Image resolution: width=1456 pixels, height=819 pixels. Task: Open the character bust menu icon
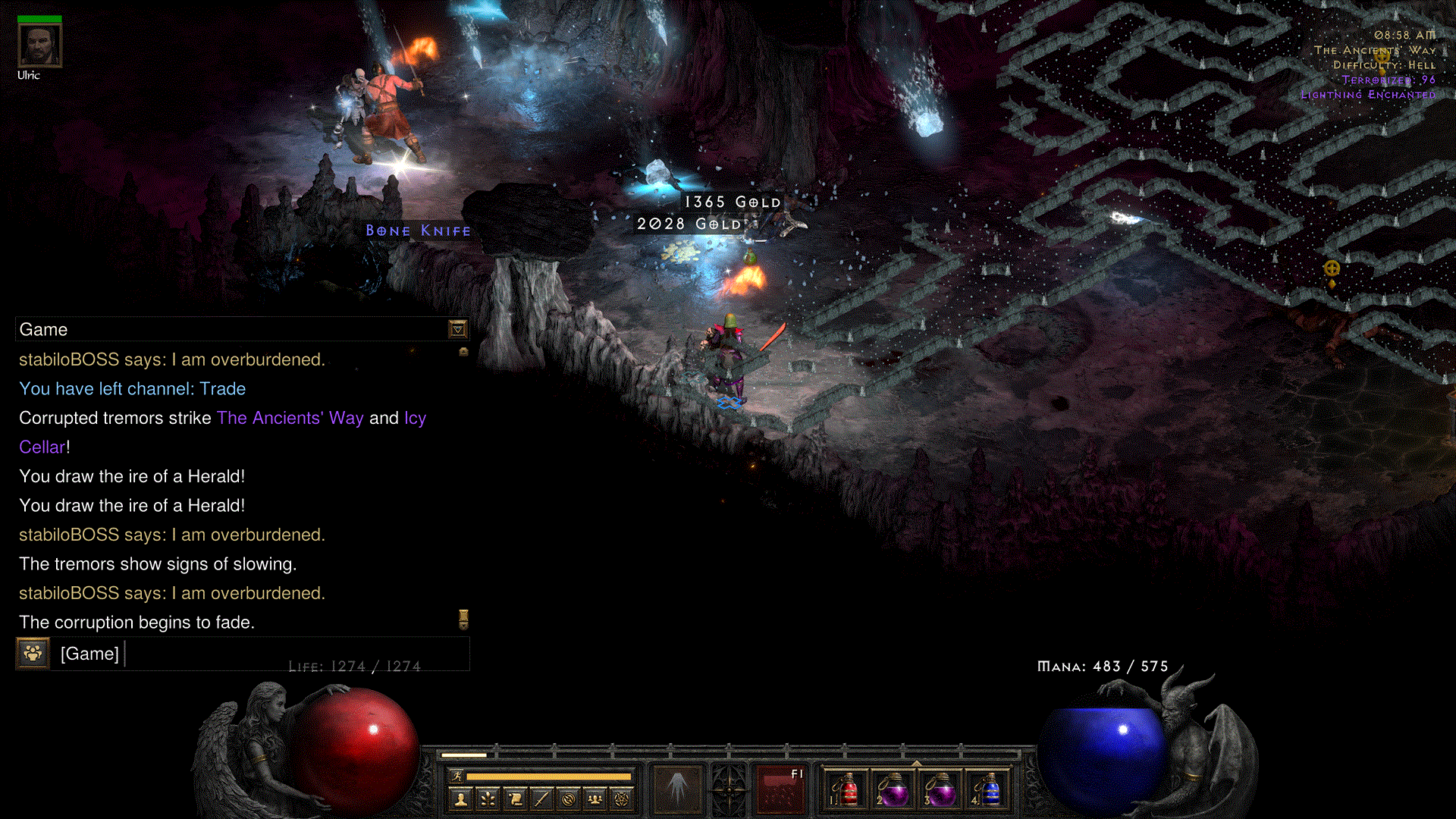[x=460, y=799]
